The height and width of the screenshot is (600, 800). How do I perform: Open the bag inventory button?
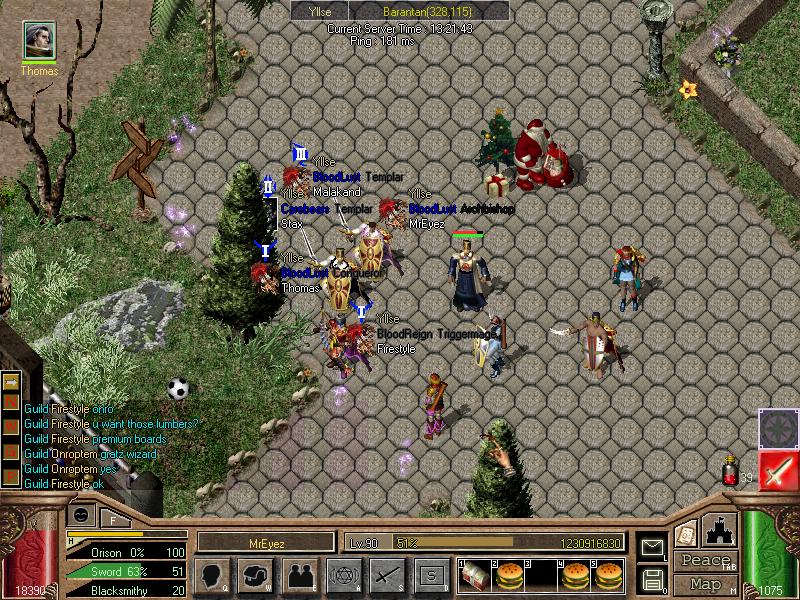[255, 575]
